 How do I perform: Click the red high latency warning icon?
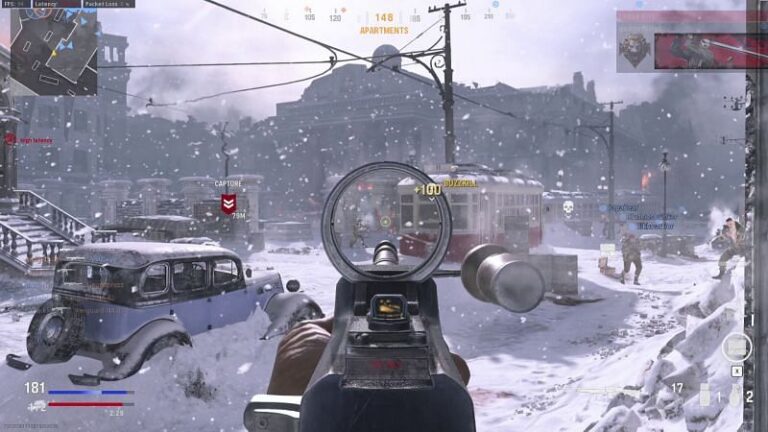click(x=11, y=139)
